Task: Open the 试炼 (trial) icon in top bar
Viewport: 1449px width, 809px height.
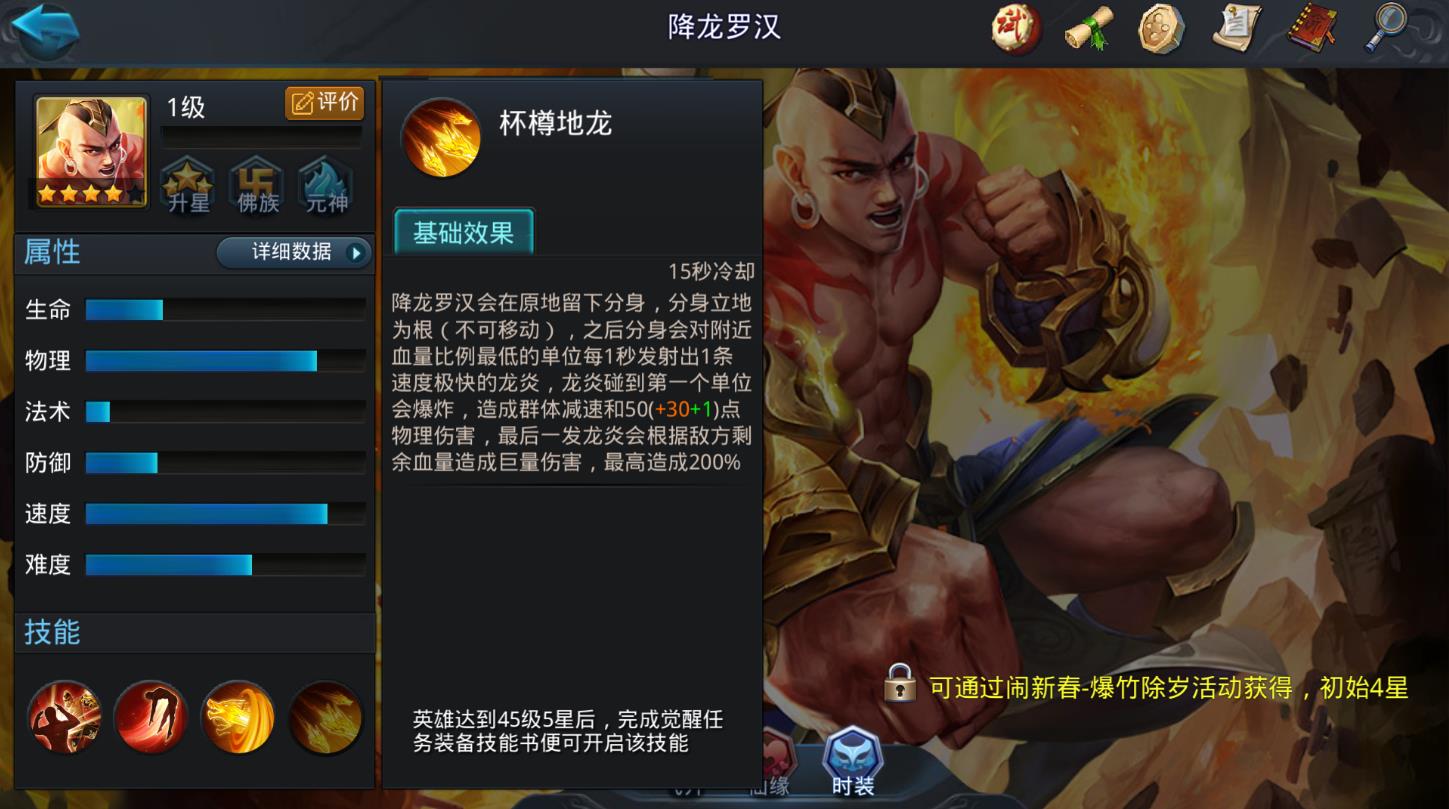Action: 1013,30
